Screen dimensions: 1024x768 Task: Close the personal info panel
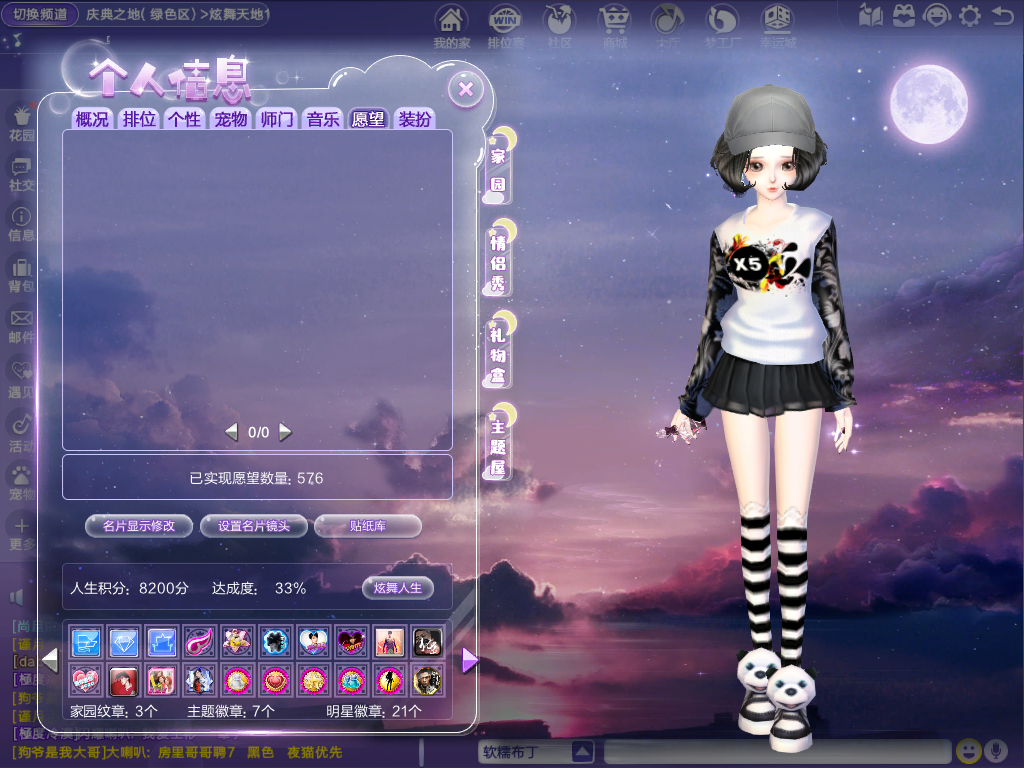coord(465,90)
